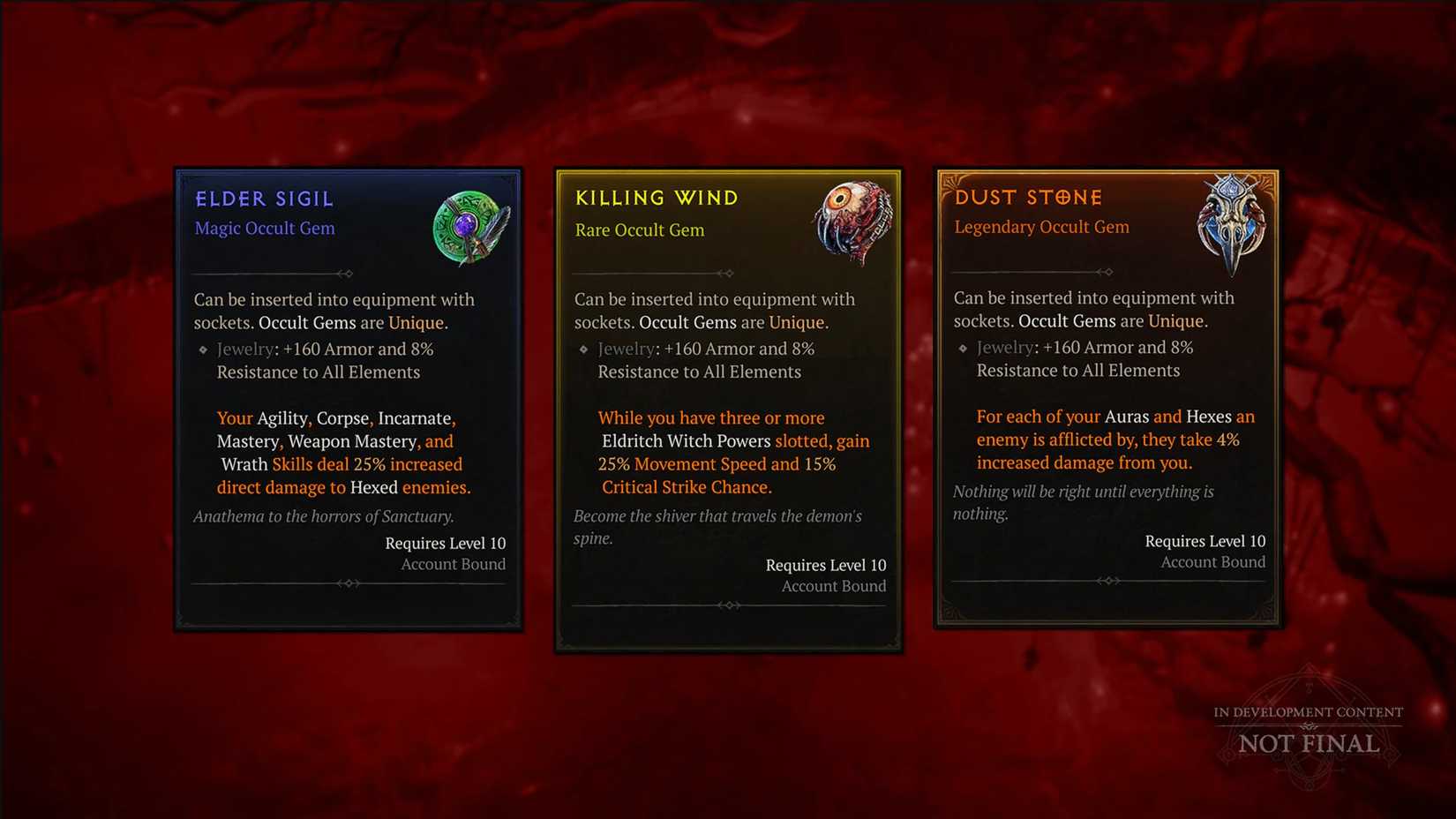This screenshot has width=1456, height=819.
Task: Click Account Bound text on Killing Wind
Action: [832, 586]
